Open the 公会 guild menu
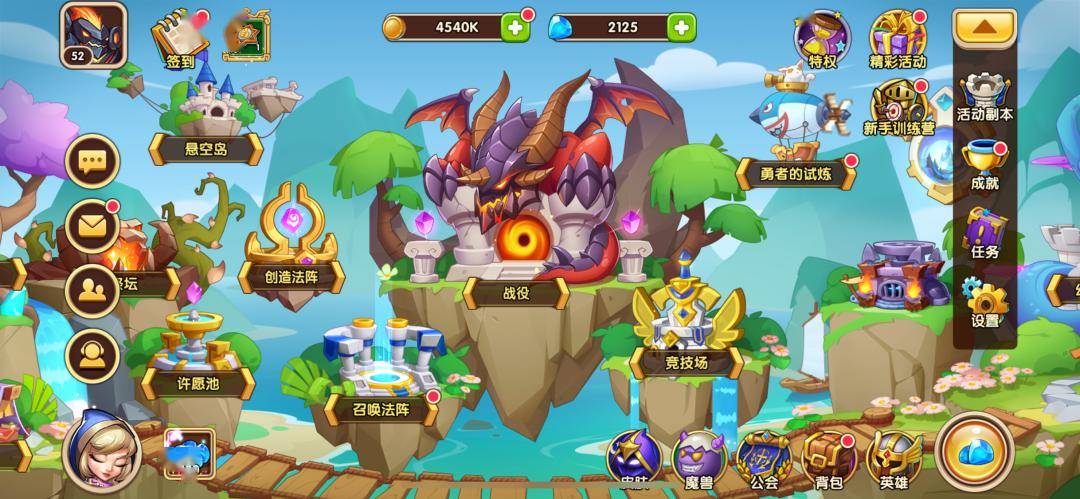This screenshot has height=499, width=1080. click(764, 457)
